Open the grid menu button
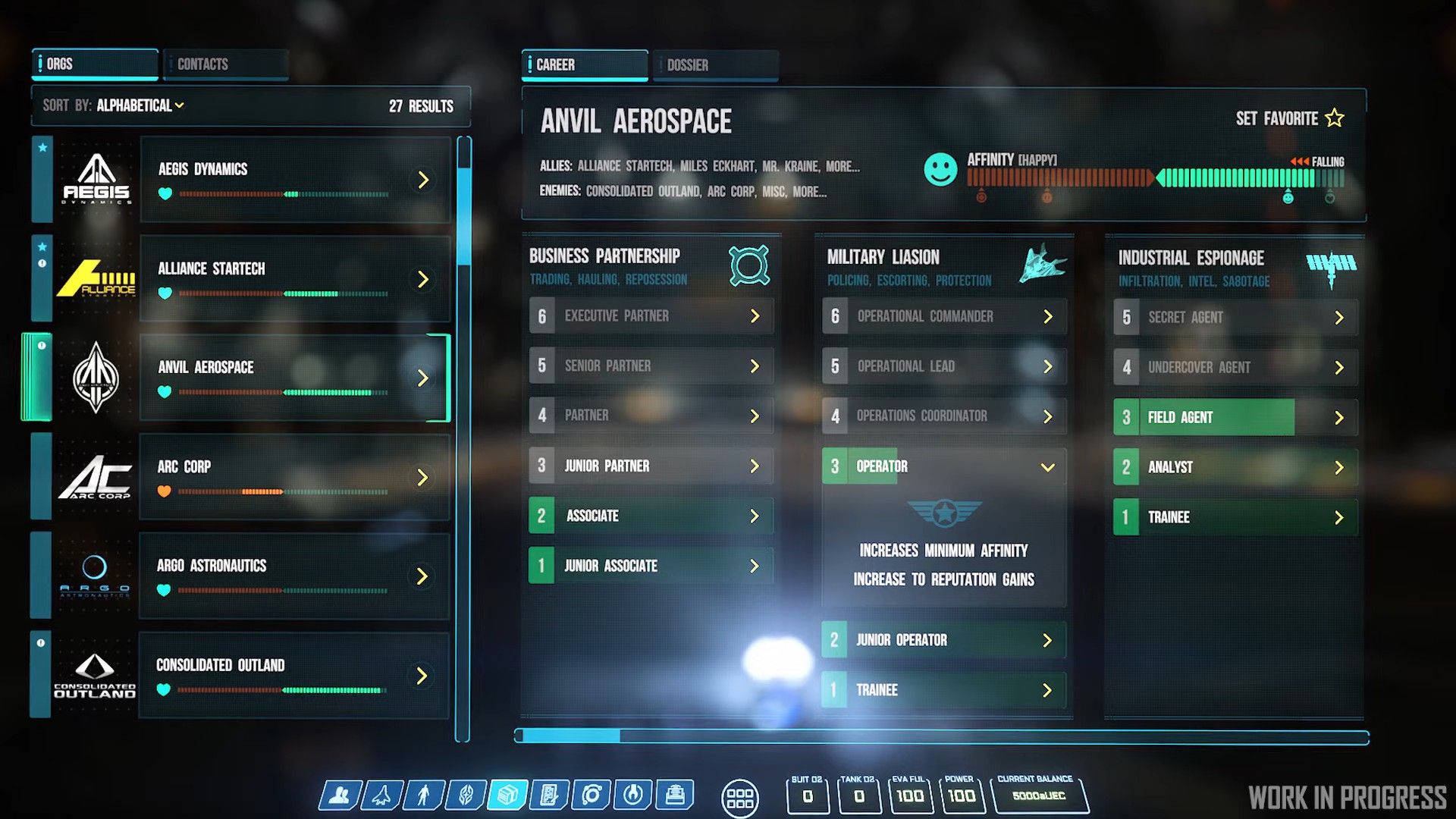Image resolution: width=1456 pixels, height=819 pixels. [739, 799]
